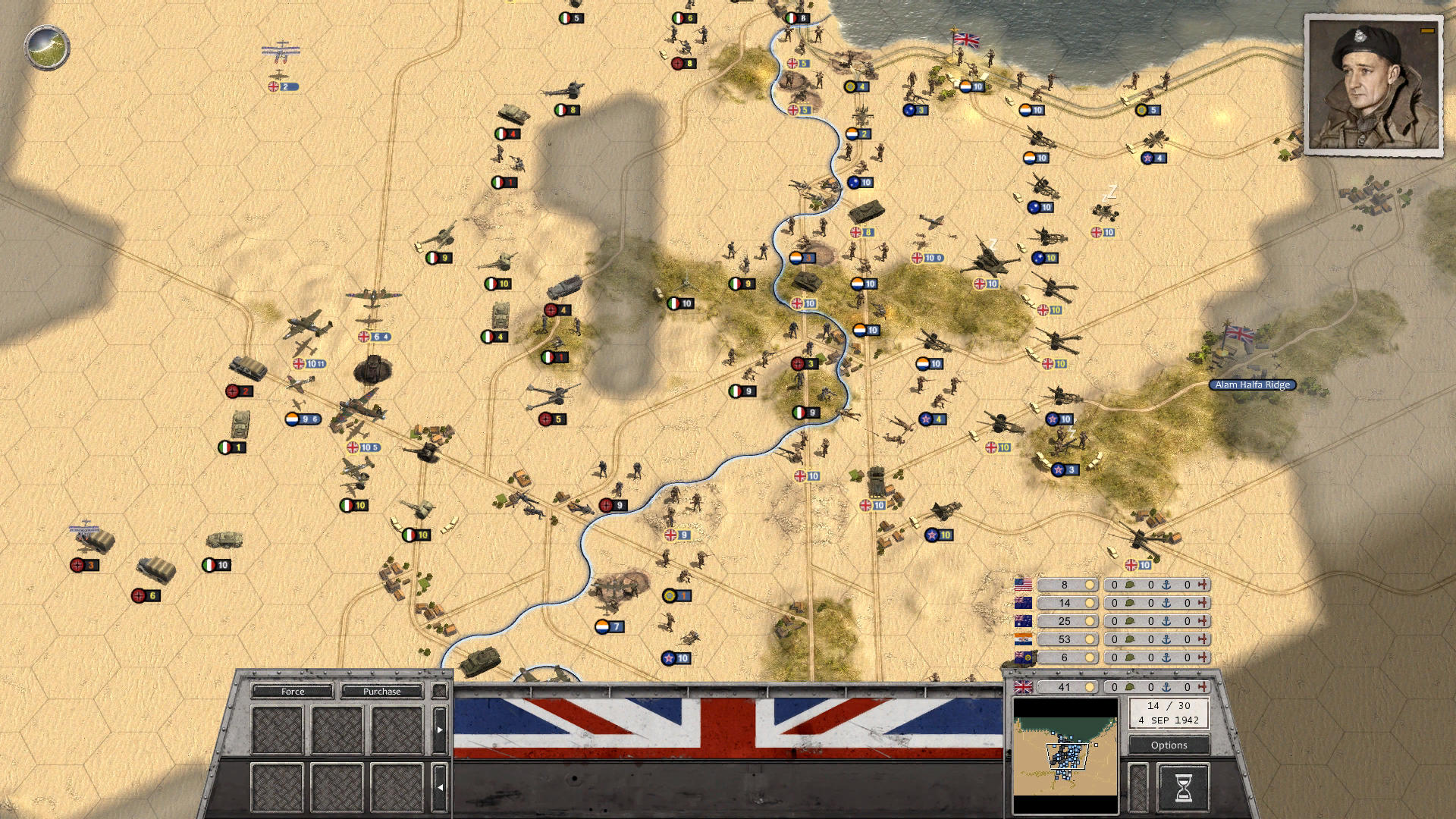Click the right scroll arrow in the Force panel
The width and height of the screenshot is (1456, 819).
click(441, 730)
